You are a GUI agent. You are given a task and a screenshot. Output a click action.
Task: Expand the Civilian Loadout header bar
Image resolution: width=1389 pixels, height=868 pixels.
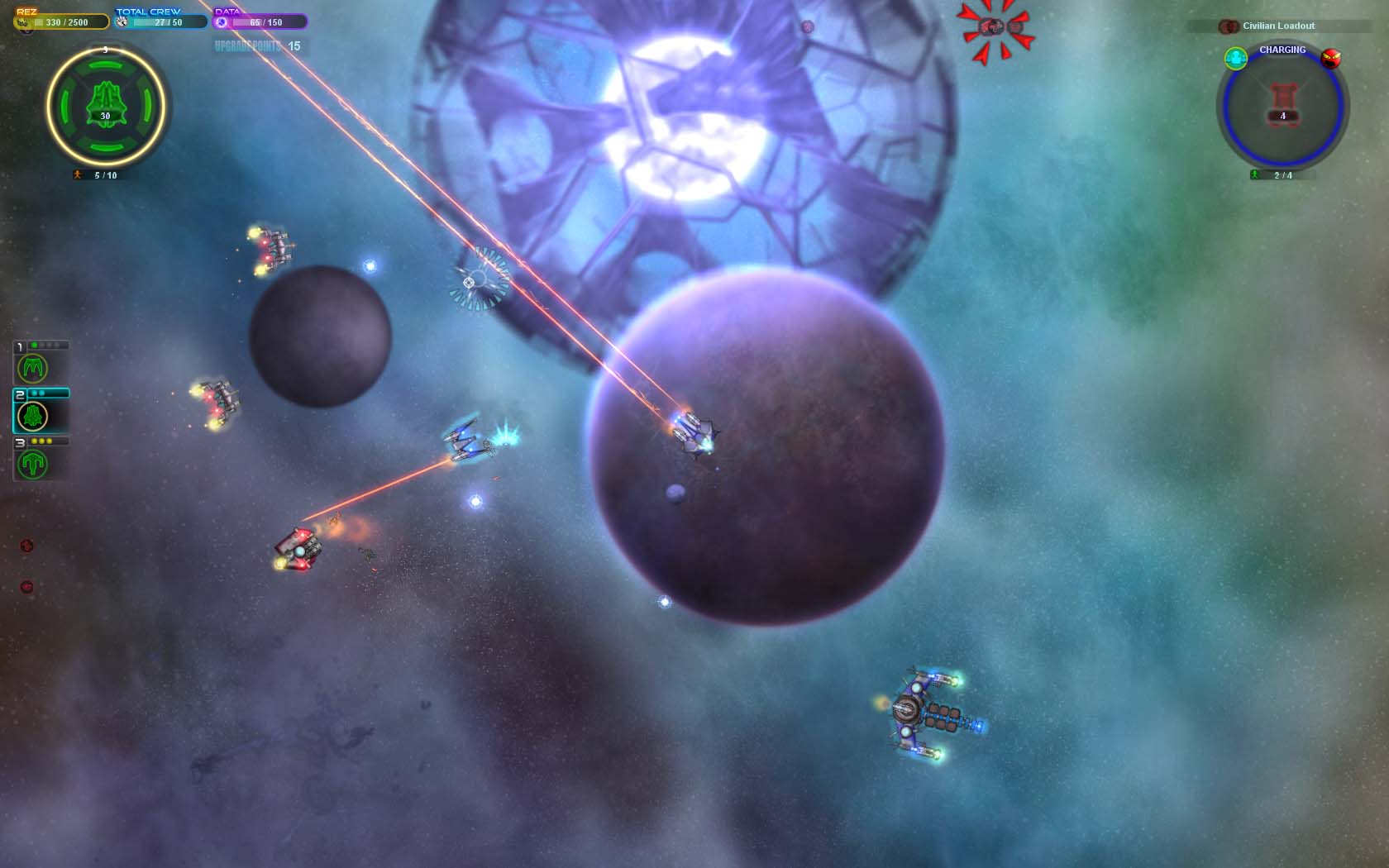(1280, 26)
